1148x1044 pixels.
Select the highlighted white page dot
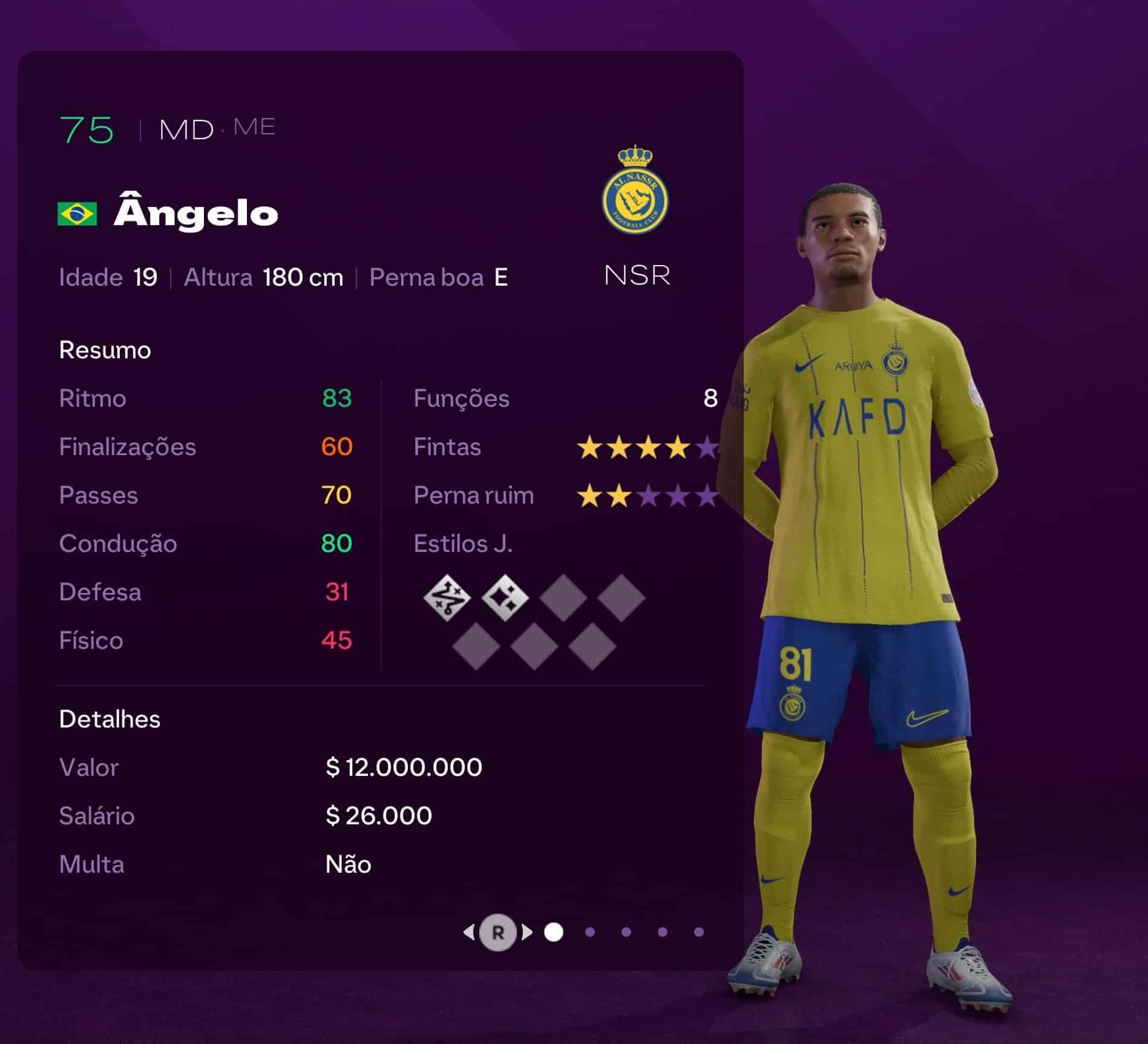pyautogui.click(x=554, y=932)
